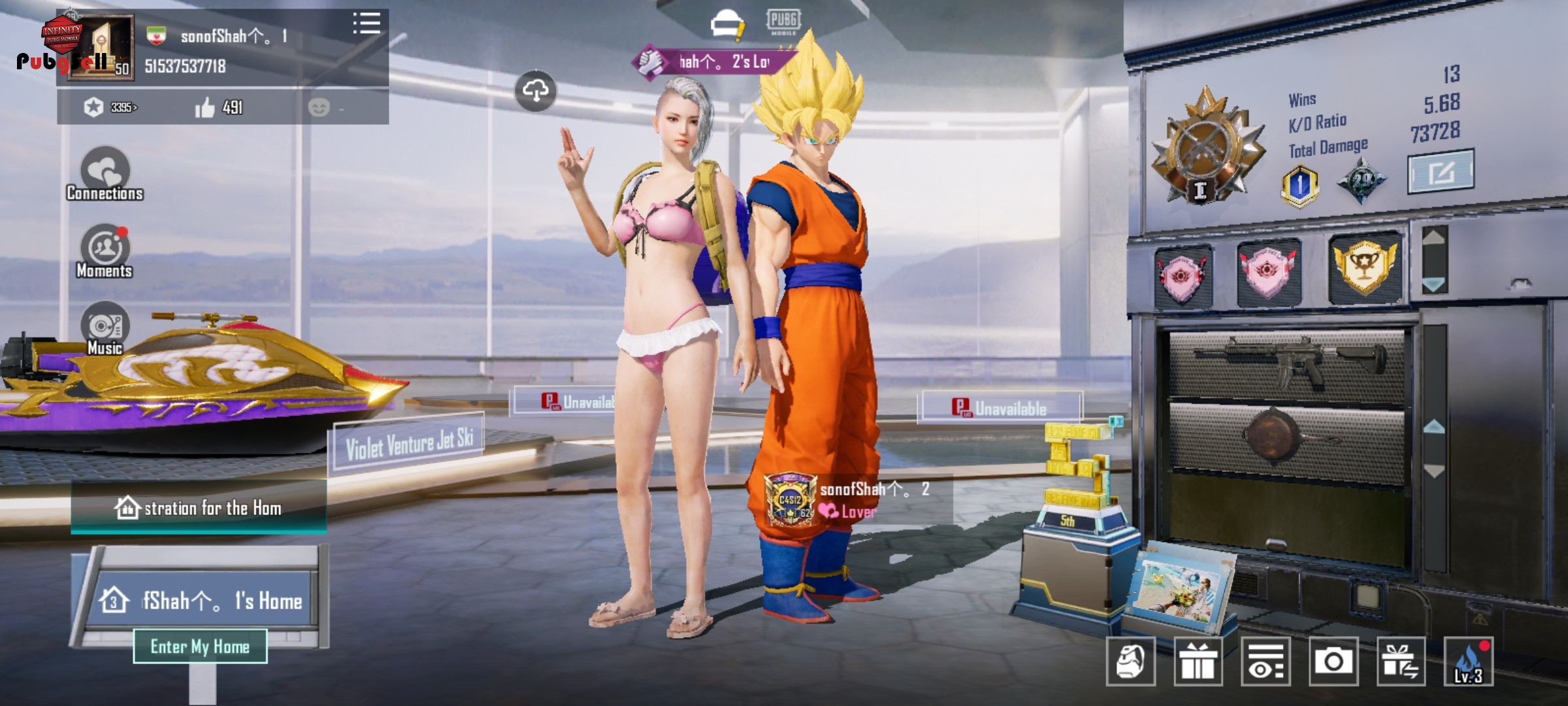Open the popularity star 3395 counter

point(111,107)
